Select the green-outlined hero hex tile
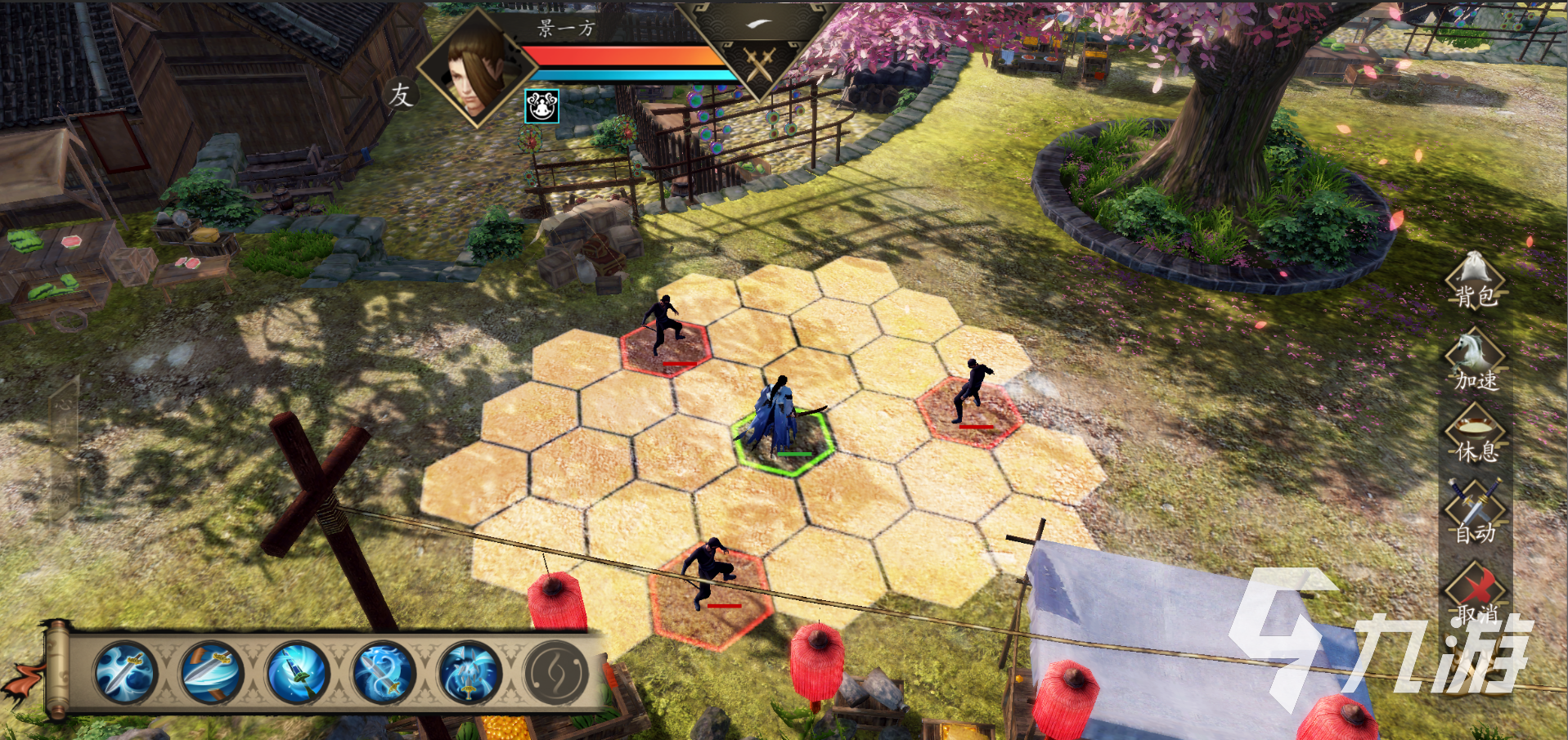Image resolution: width=1568 pixels, height=740 pixels. 783,444
